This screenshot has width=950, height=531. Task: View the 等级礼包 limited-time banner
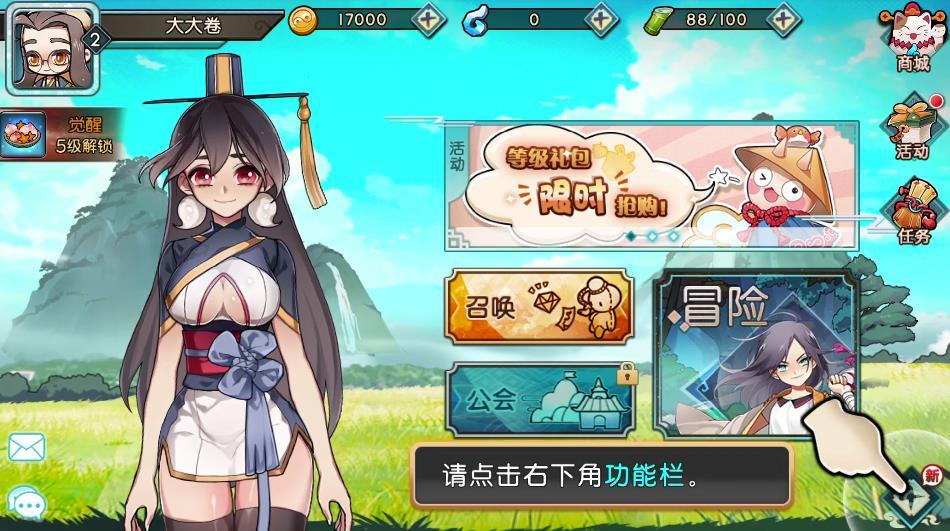click(x=651, y=186)
